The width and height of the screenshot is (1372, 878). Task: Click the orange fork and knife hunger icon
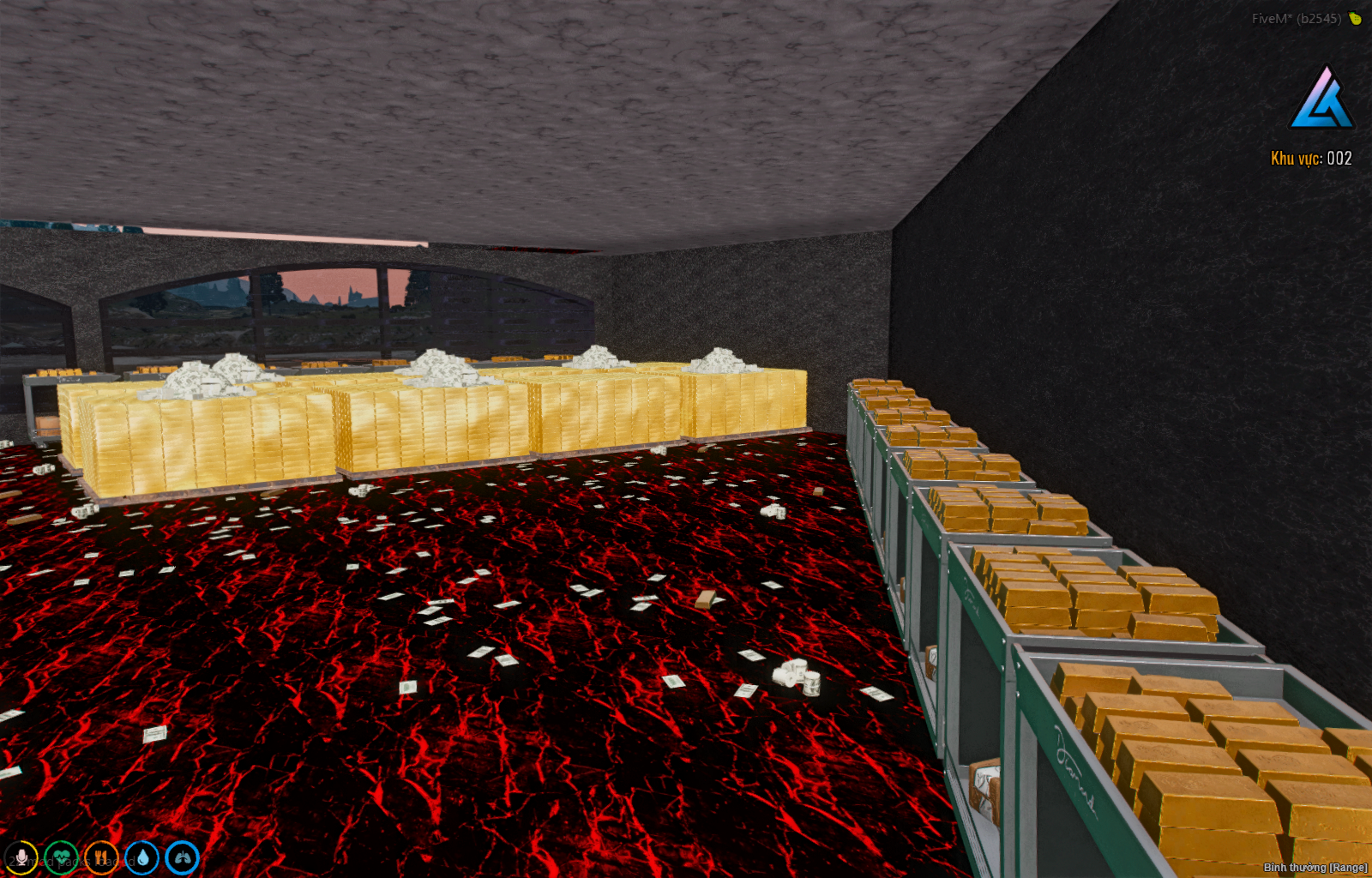click(101, 857)
